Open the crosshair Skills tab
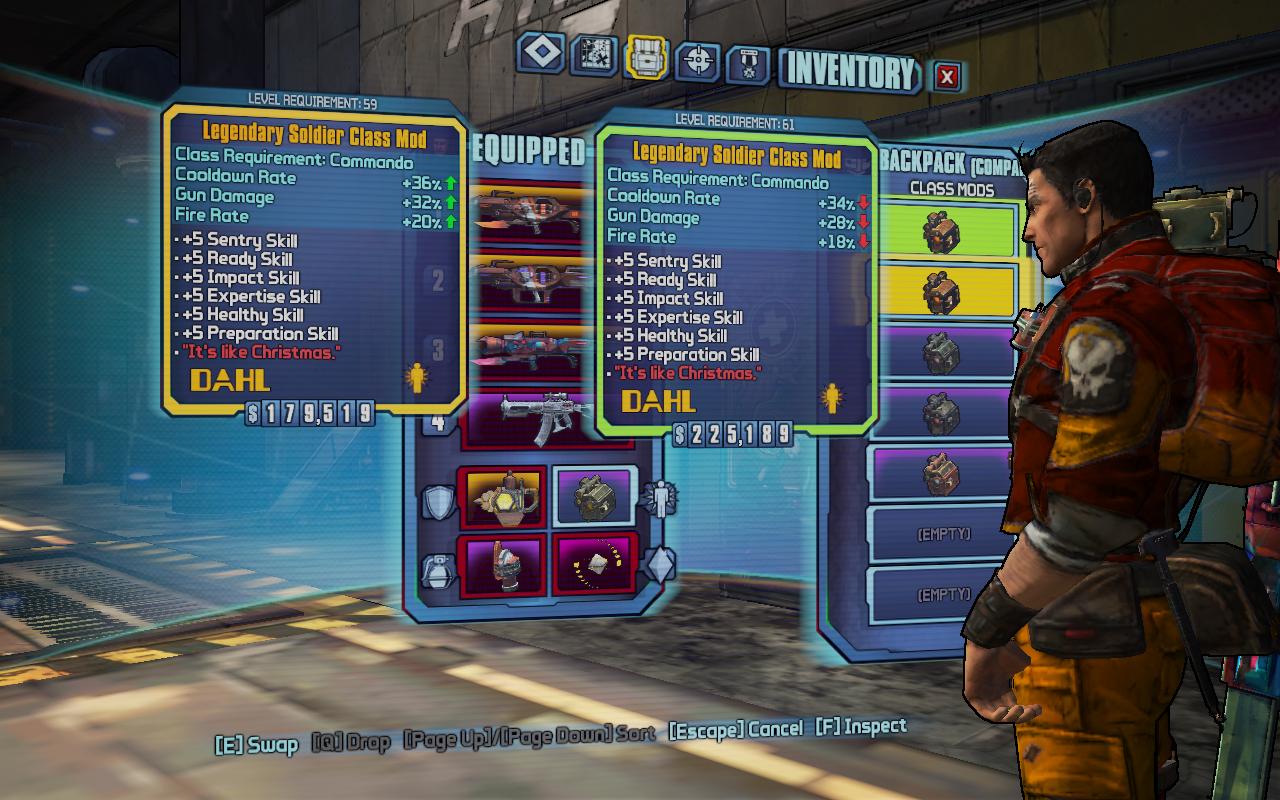1280x800 pixels. [698, 61]
